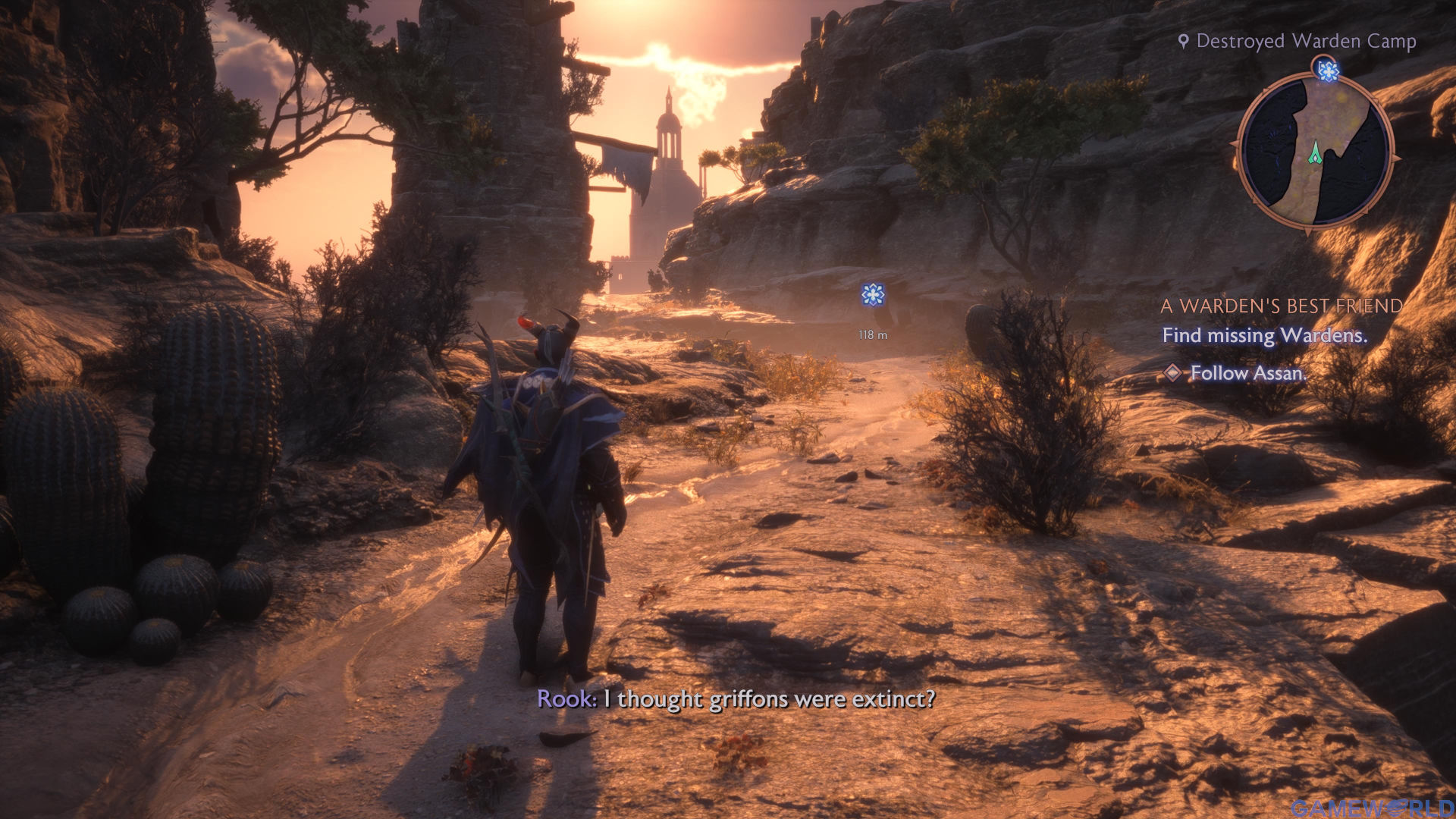Click the 118 m objective waypoint marker

[x=873, y=295]
